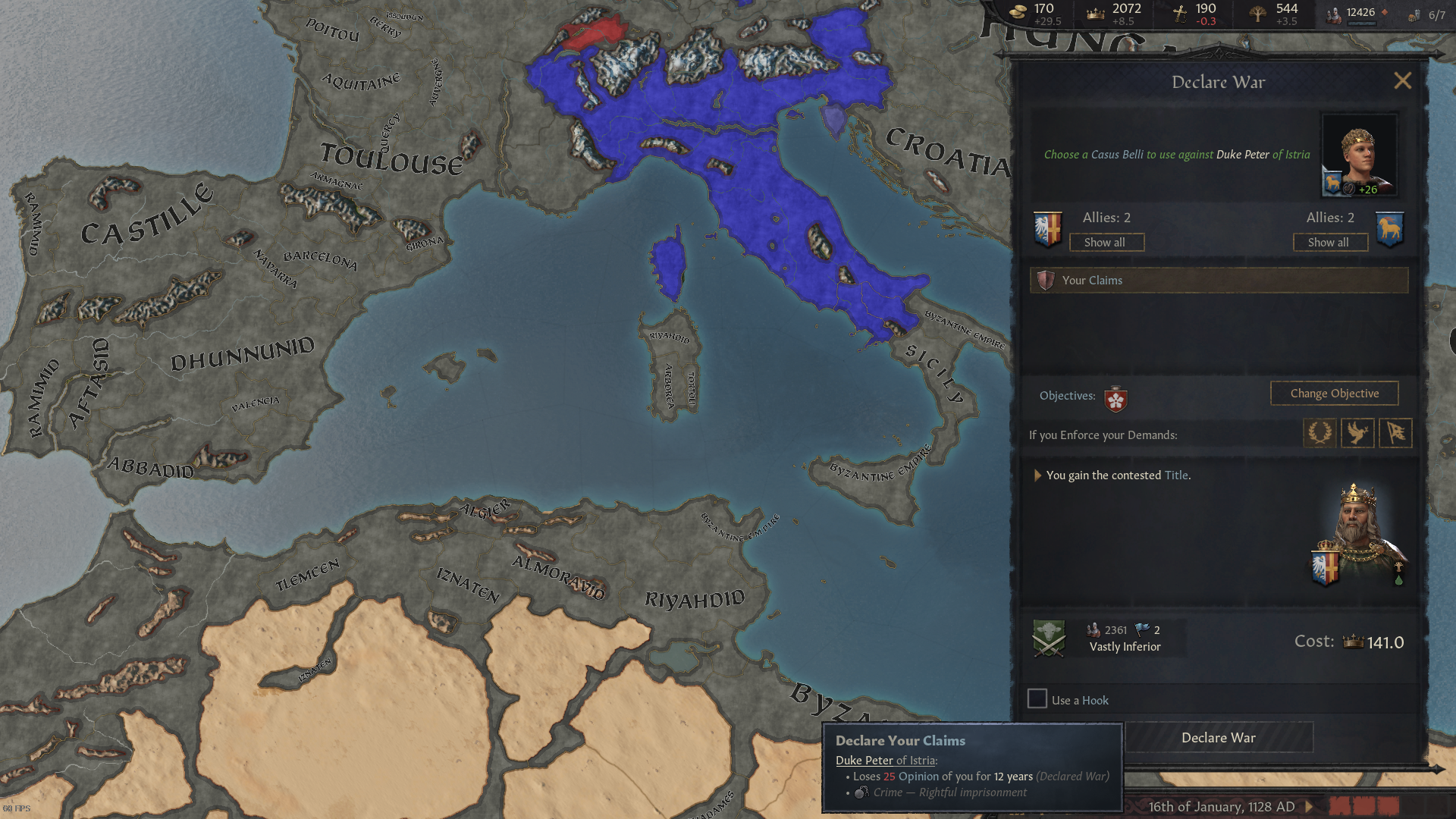This screenshot has width=1456, height=819.
Task: Click the Declare War button
Action: 1218,737
